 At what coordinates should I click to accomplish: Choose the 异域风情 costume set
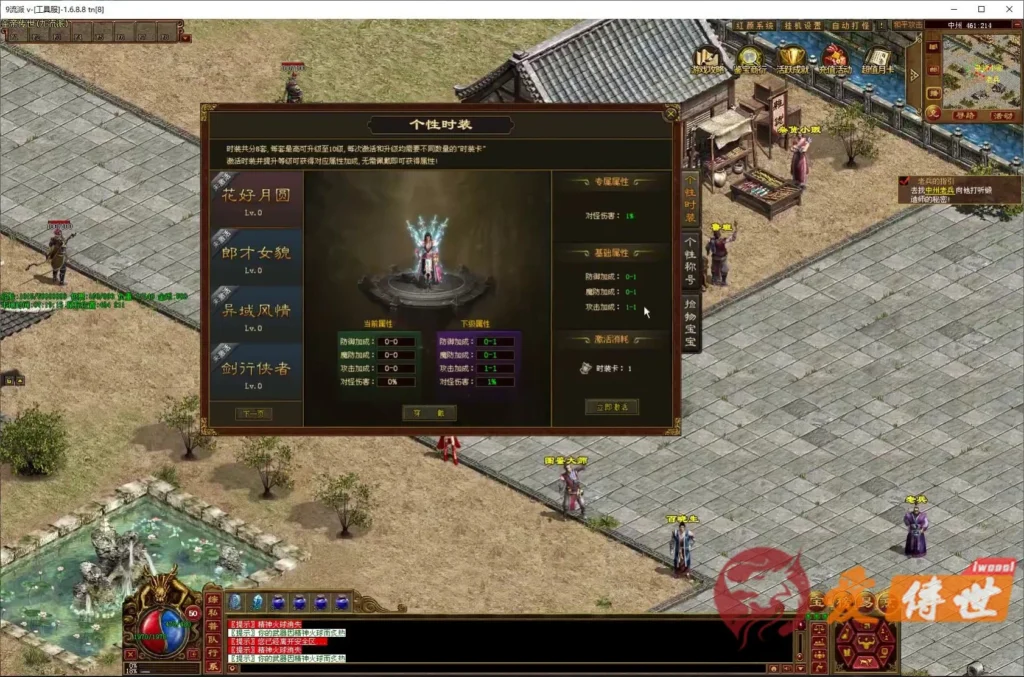(x=255, y=314)
